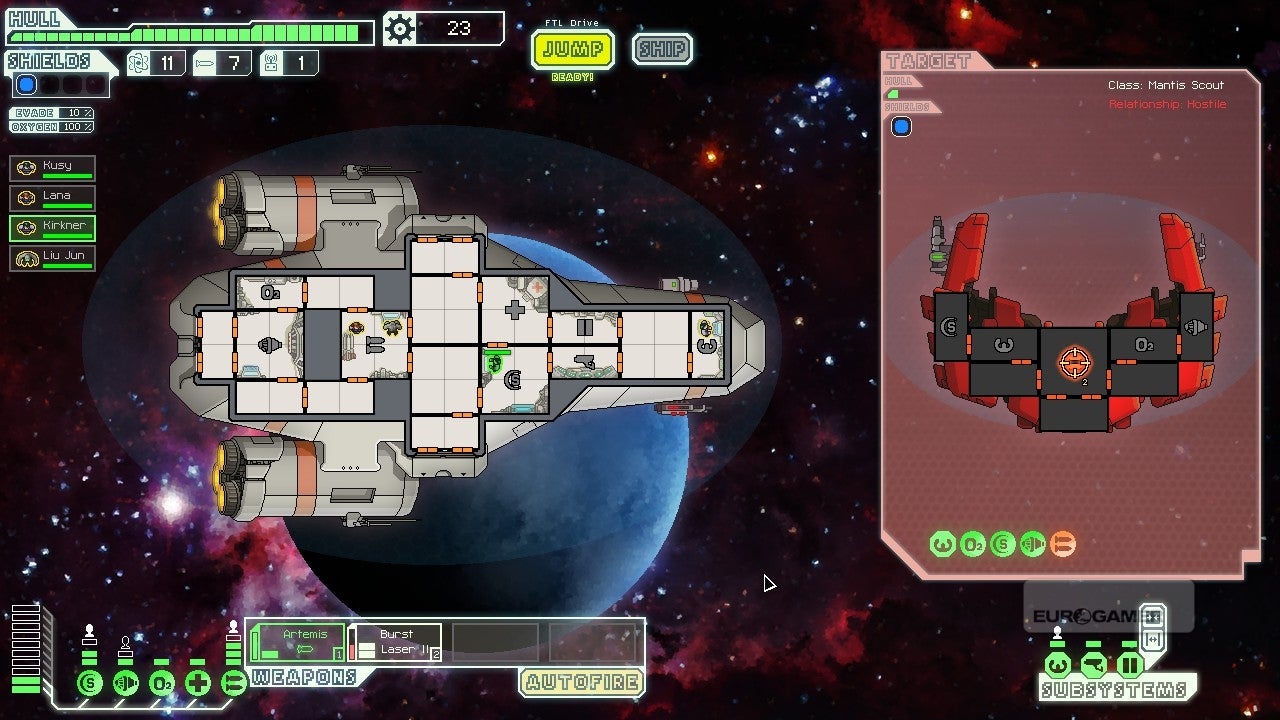Target the enemy ship's shield room
The image size is (1280, 720).
[950, 327]
